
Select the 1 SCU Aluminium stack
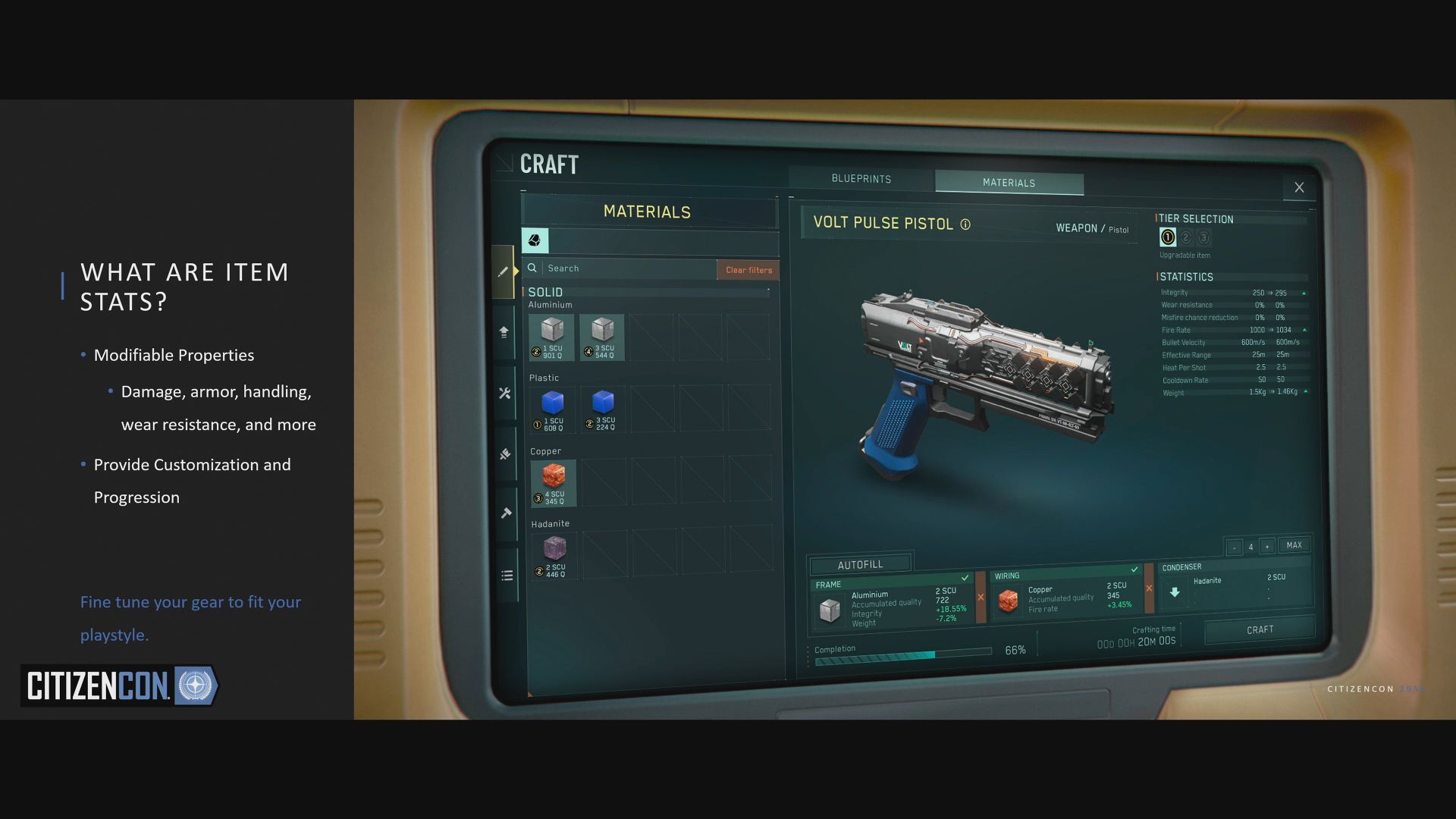pos(552,337)
